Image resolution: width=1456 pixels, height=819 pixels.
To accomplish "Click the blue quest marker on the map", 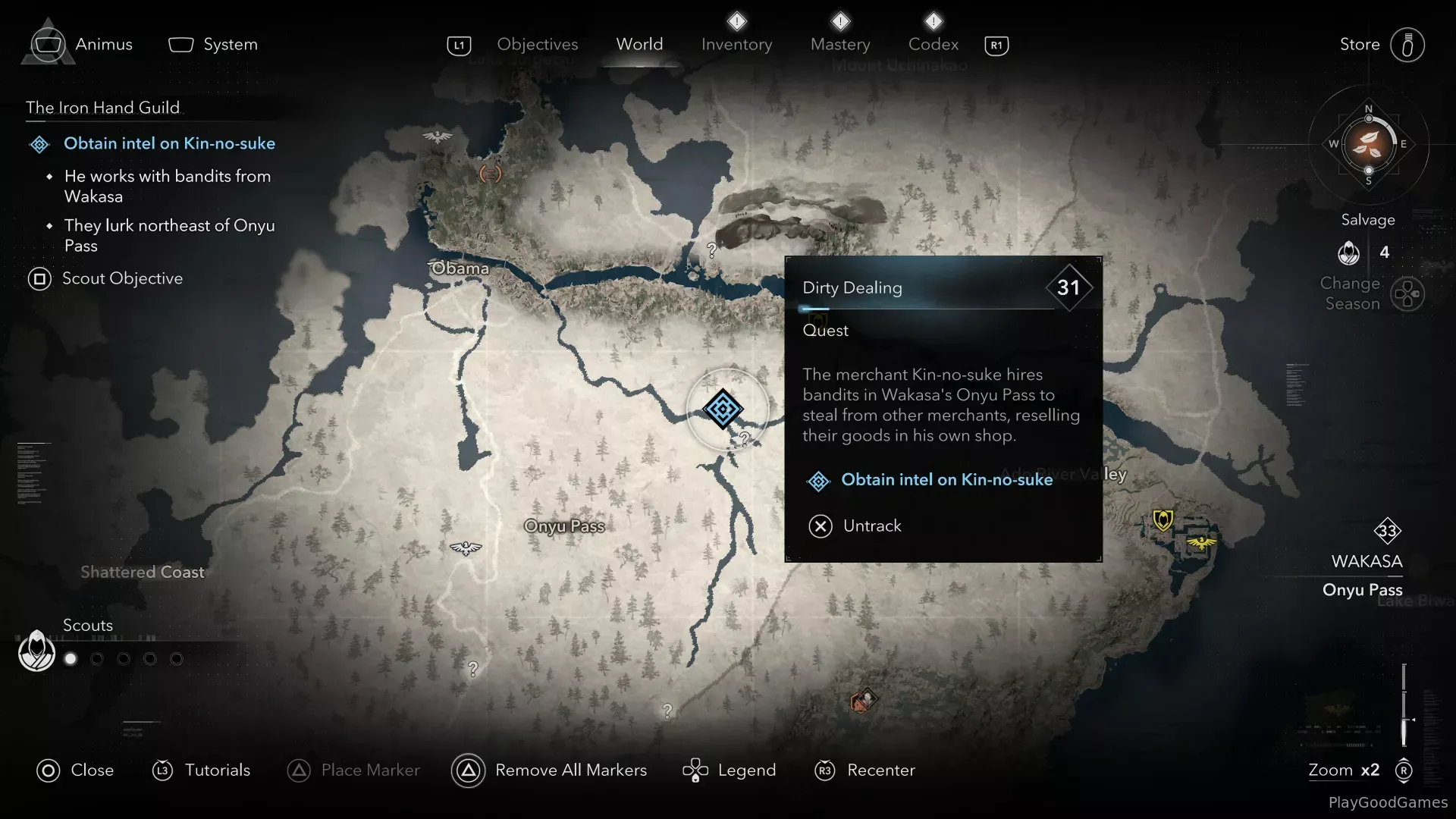I will tap(723, 409).
